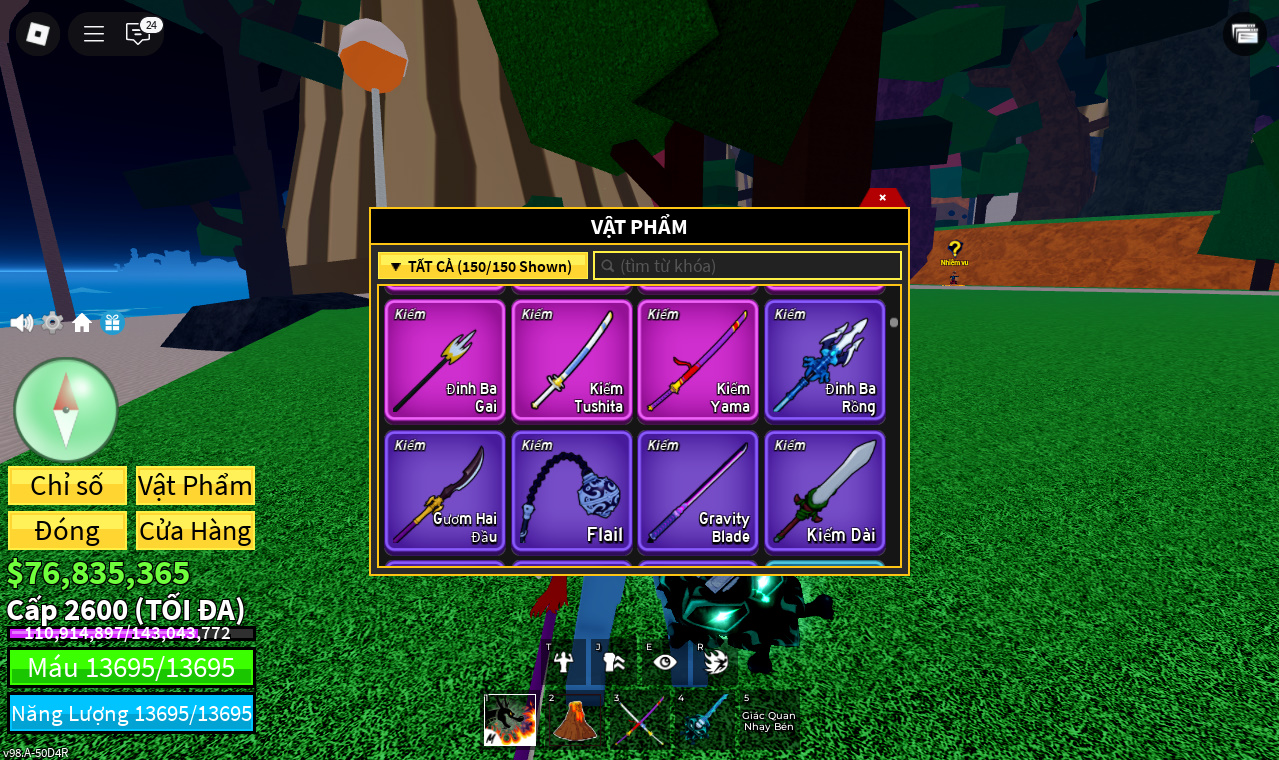1279x760 pixels.
Task: Select the Gươm Hai Đầu blade
Action: (x=445, y=491)
